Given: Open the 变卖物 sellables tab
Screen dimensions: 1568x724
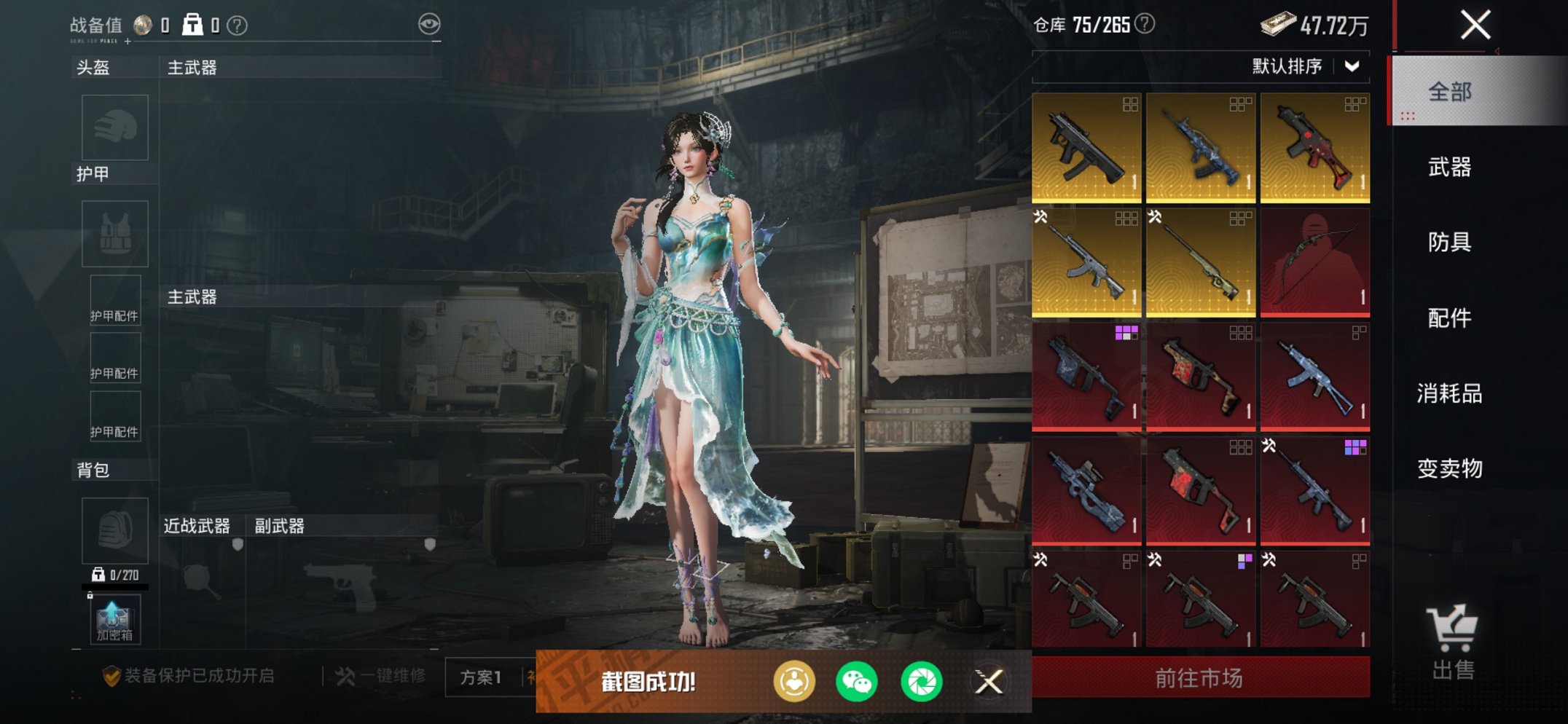Looking at the screenshot, I should point(1450,468).
